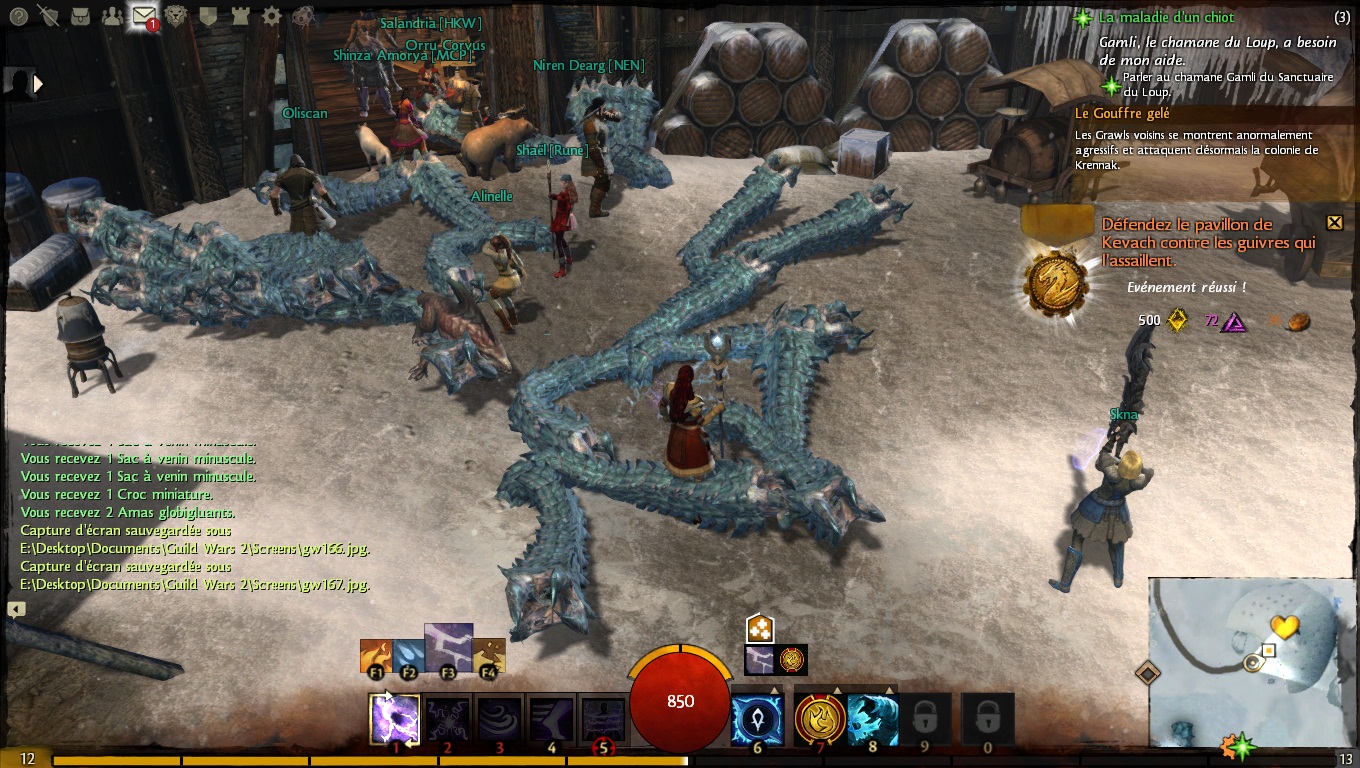Open the guild shield icon
The height and width of the screenshot is (768, 1360).
pyautogui.click(x=208, y=16)
